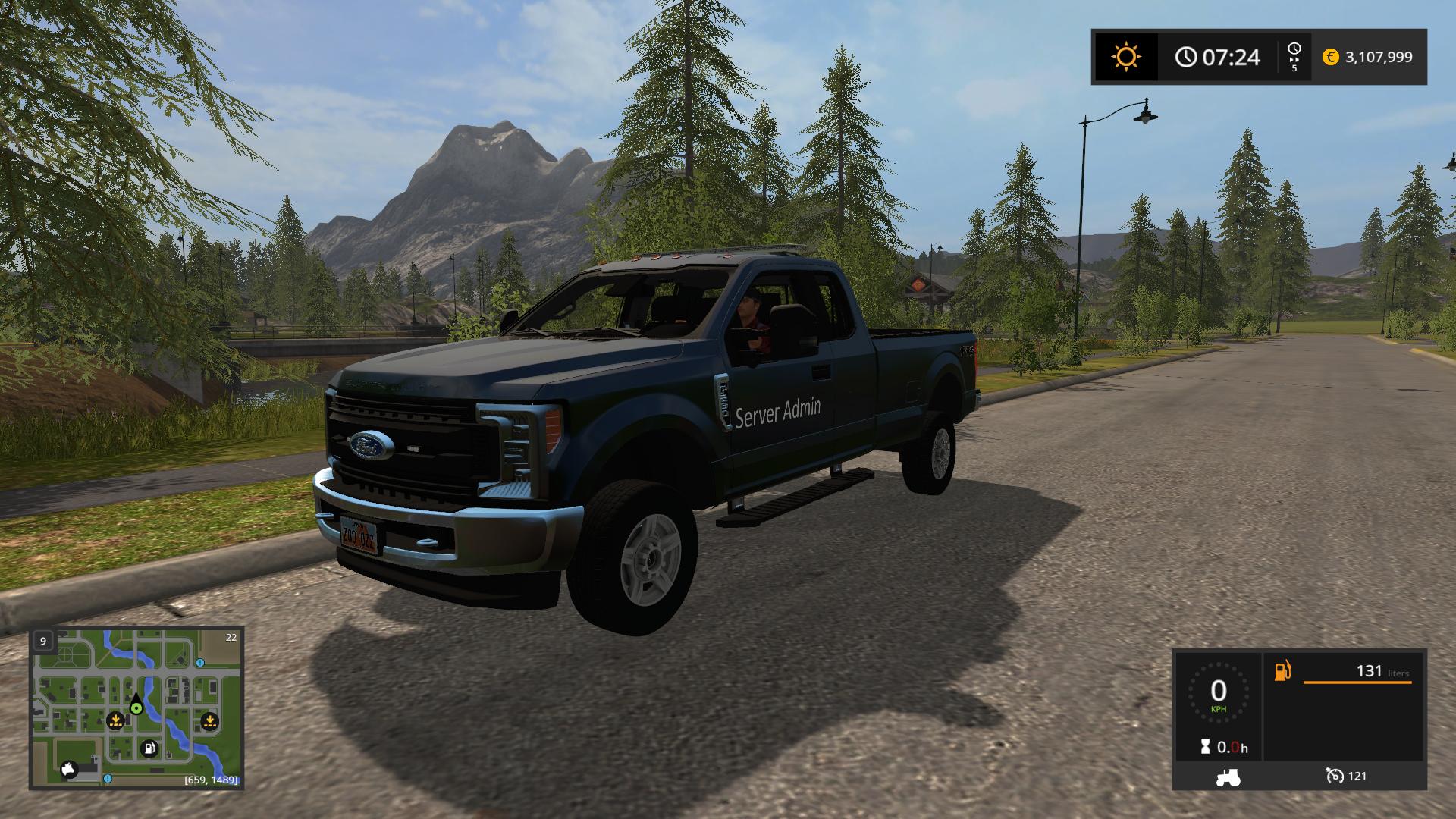
Task: Click the orange fuel pump icon
Action: 1282,671
